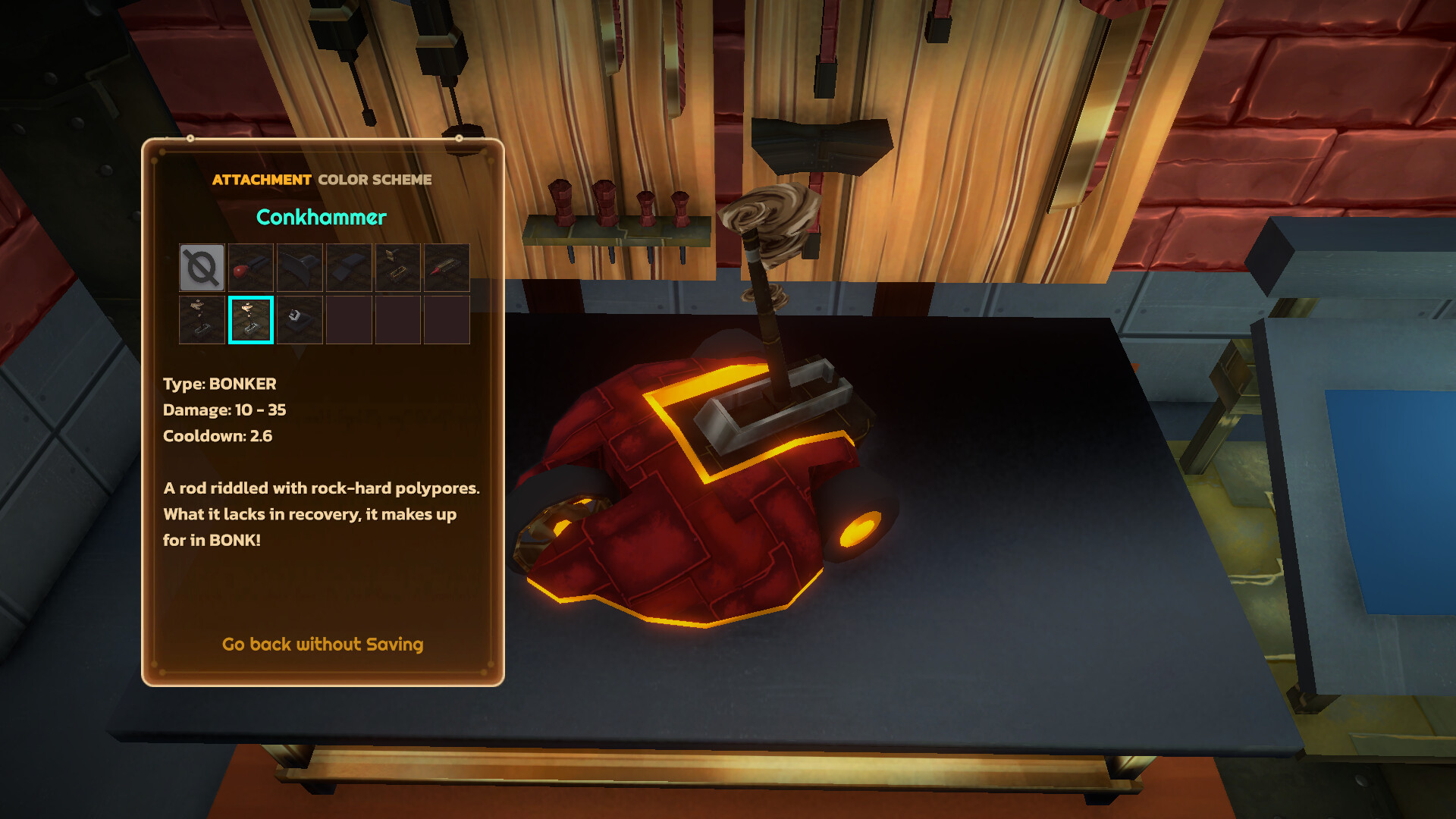This screenshot has width=1456, height=819.
Task: Pick the golden hammer attachment
Action: pyautogui.click(x=397, y=268)
